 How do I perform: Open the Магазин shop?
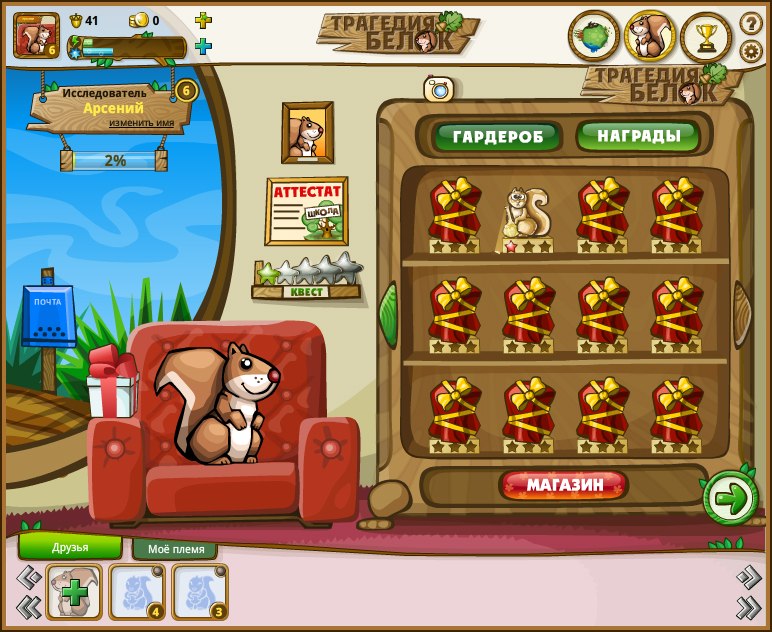[565, 486]
